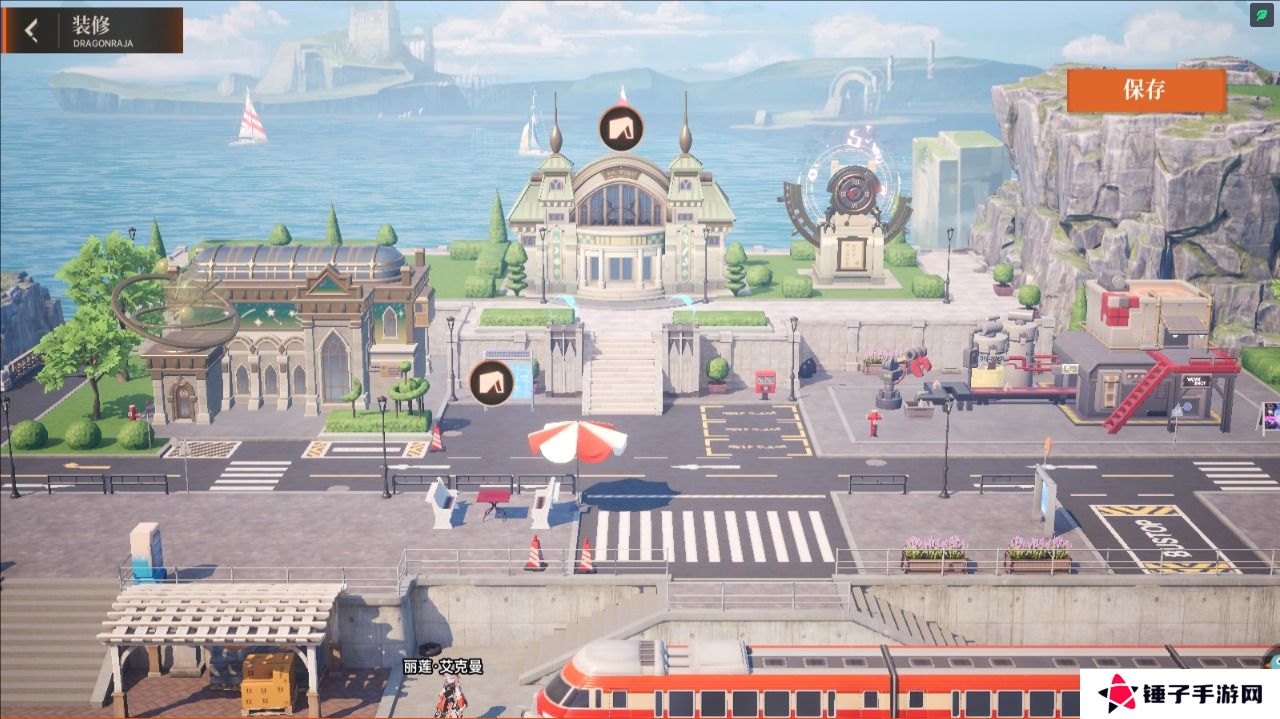Select the decoration marker above the domed hall

coord(621,128)
